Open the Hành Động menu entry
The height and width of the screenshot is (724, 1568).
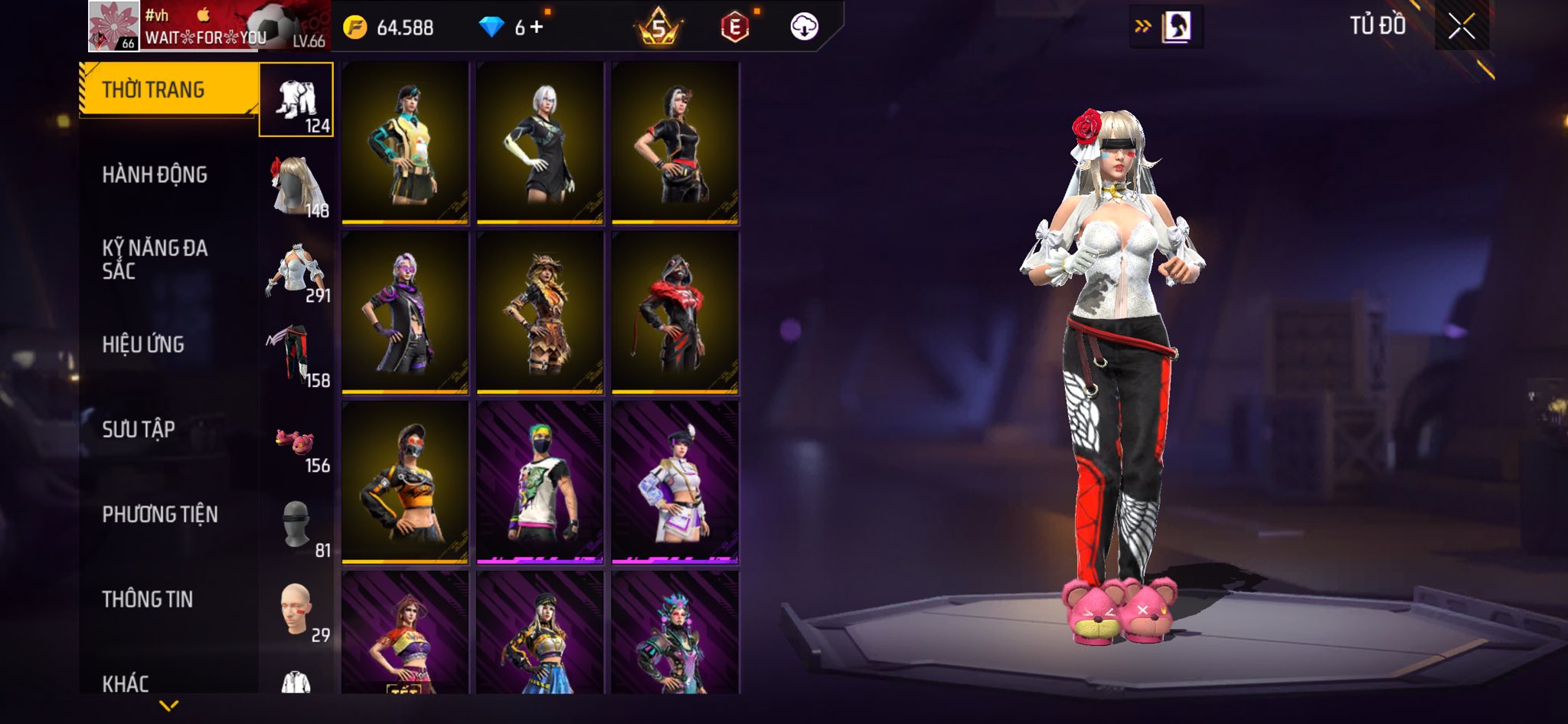155,175
